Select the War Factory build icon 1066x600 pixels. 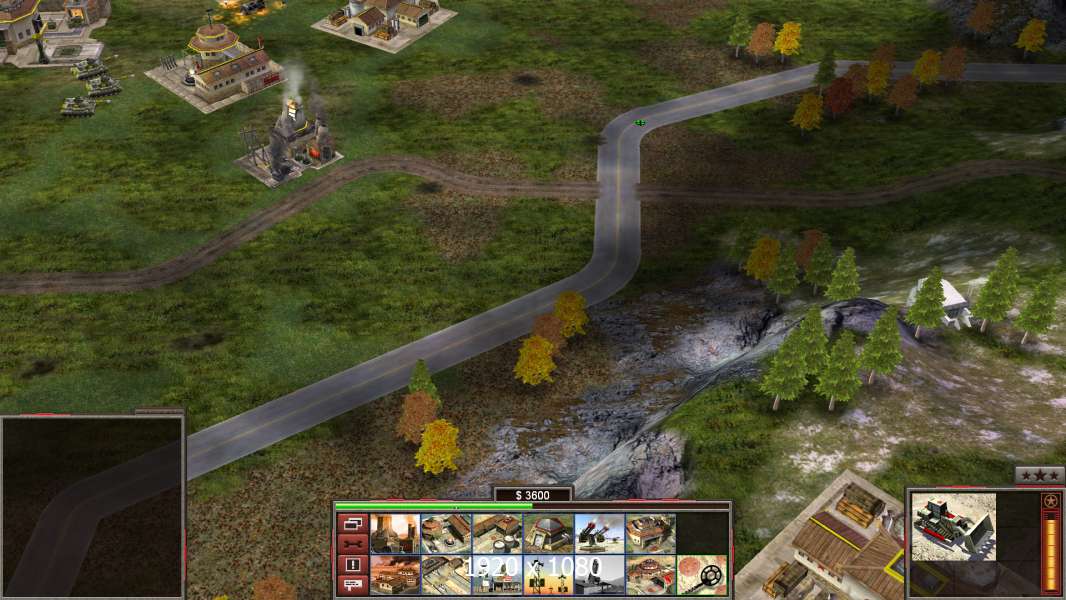[x=649, y=534]
